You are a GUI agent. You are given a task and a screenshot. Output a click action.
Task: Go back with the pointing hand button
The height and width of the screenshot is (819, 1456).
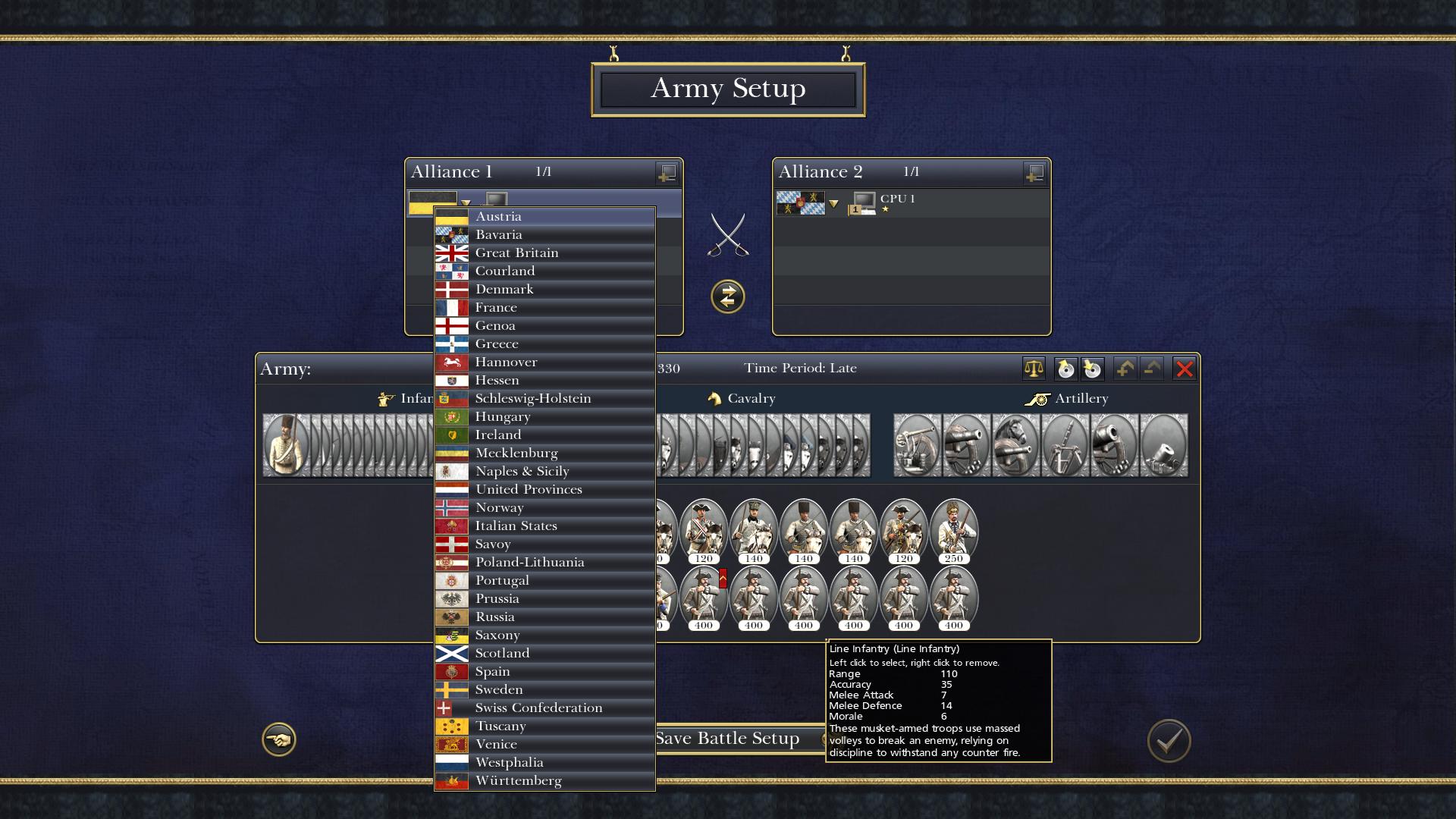coord(279,739)
